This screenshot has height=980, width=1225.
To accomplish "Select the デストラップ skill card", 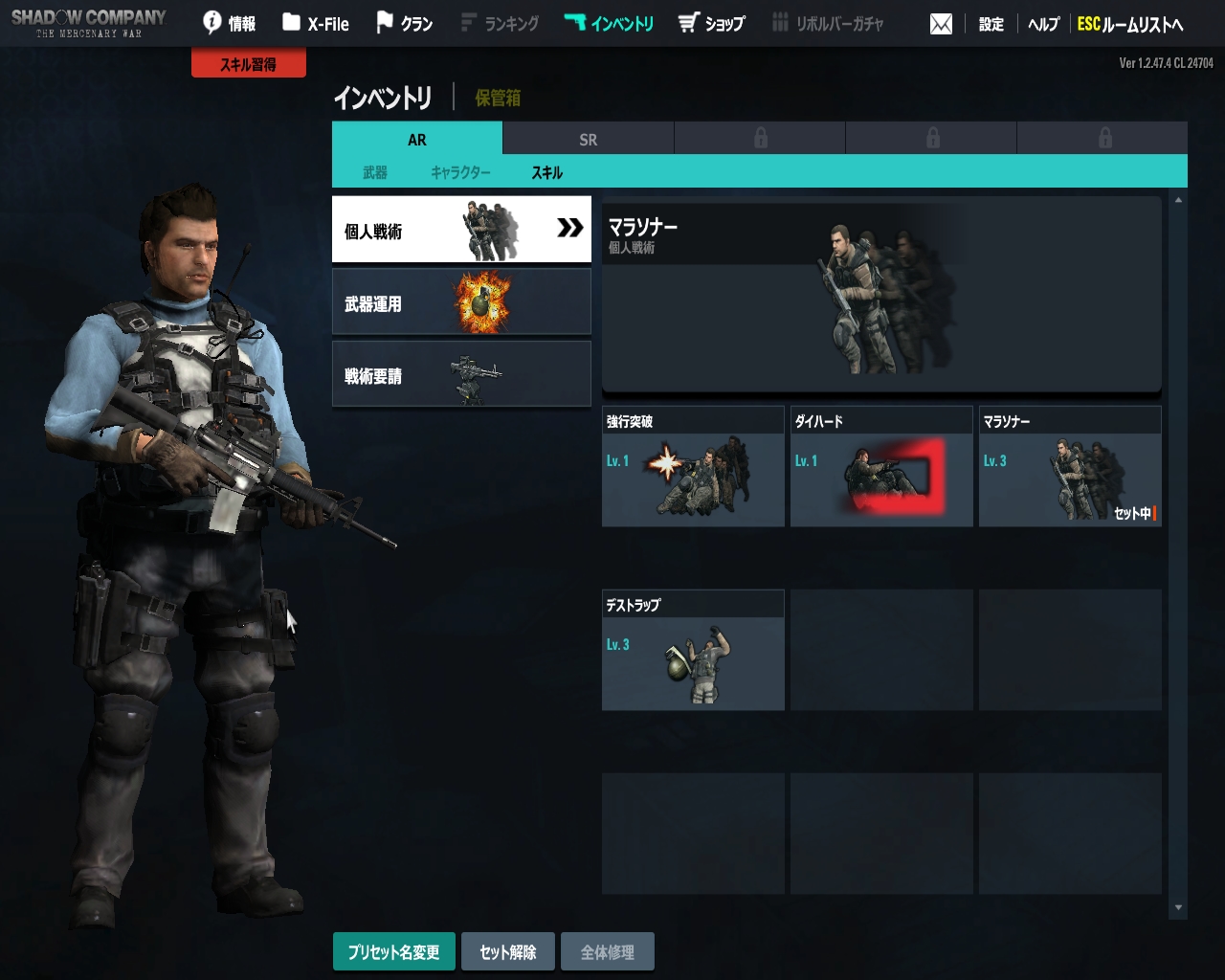I will click(693, 651).
